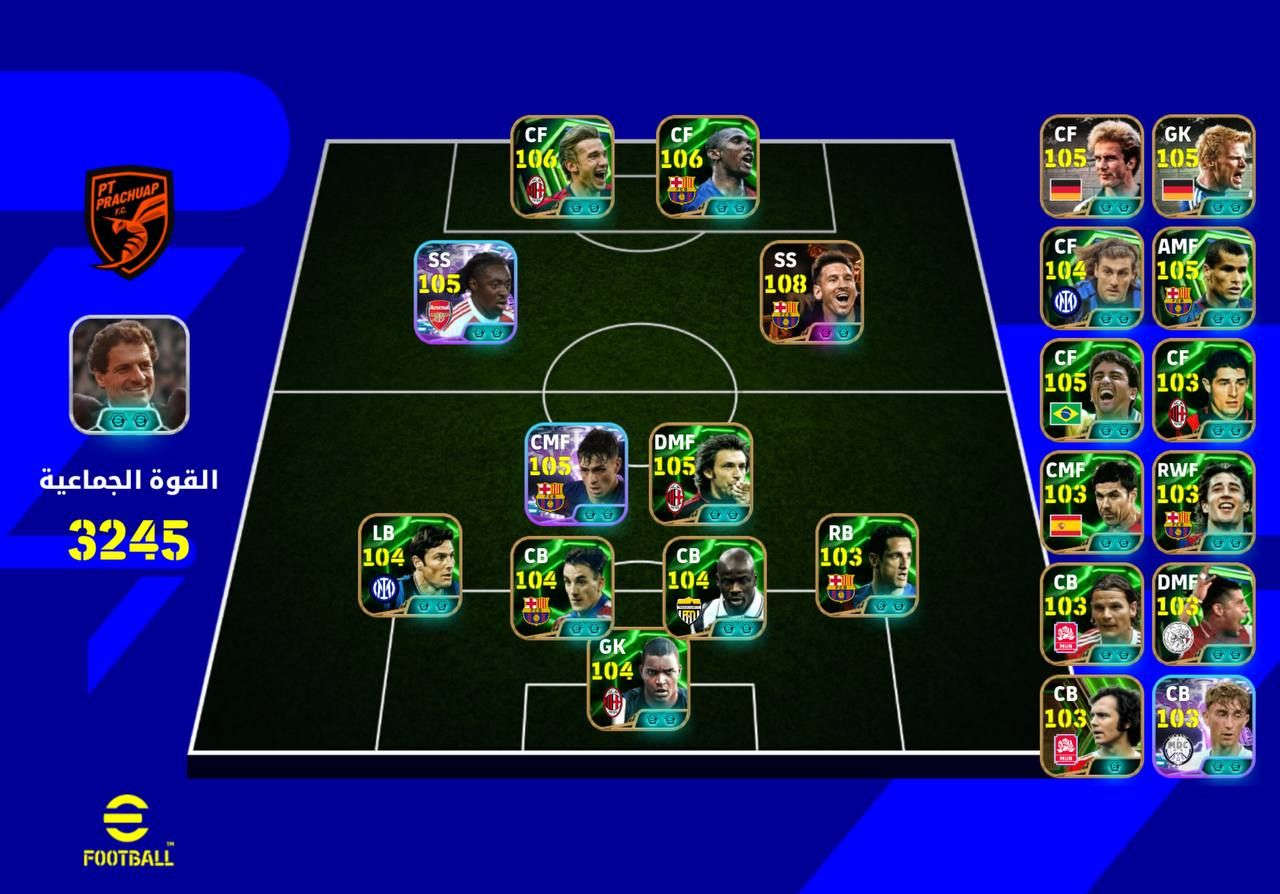Select the CB 104 Barcelona centre-back card

click(562, 588)
